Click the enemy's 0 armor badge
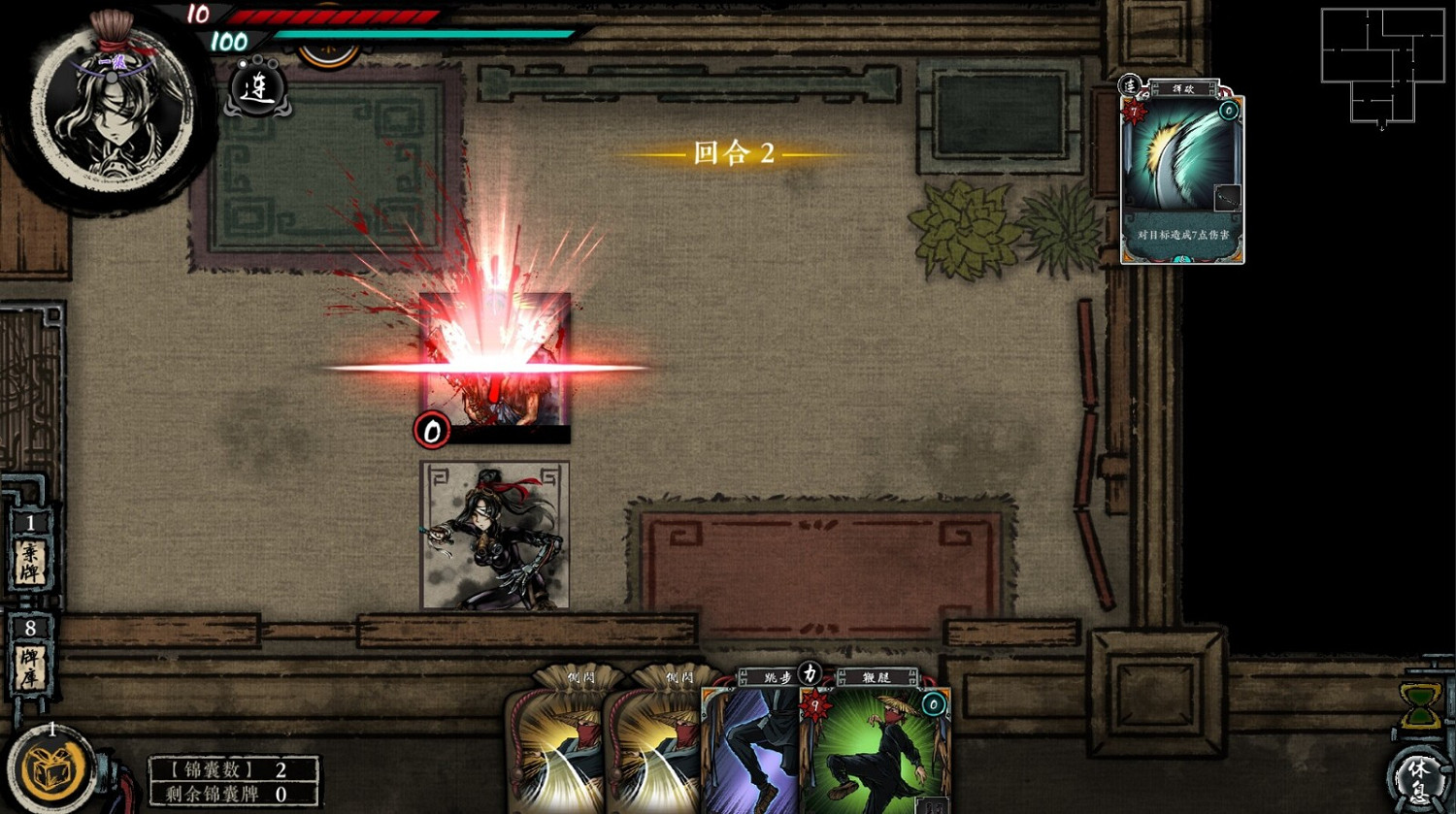 (430, 432)
